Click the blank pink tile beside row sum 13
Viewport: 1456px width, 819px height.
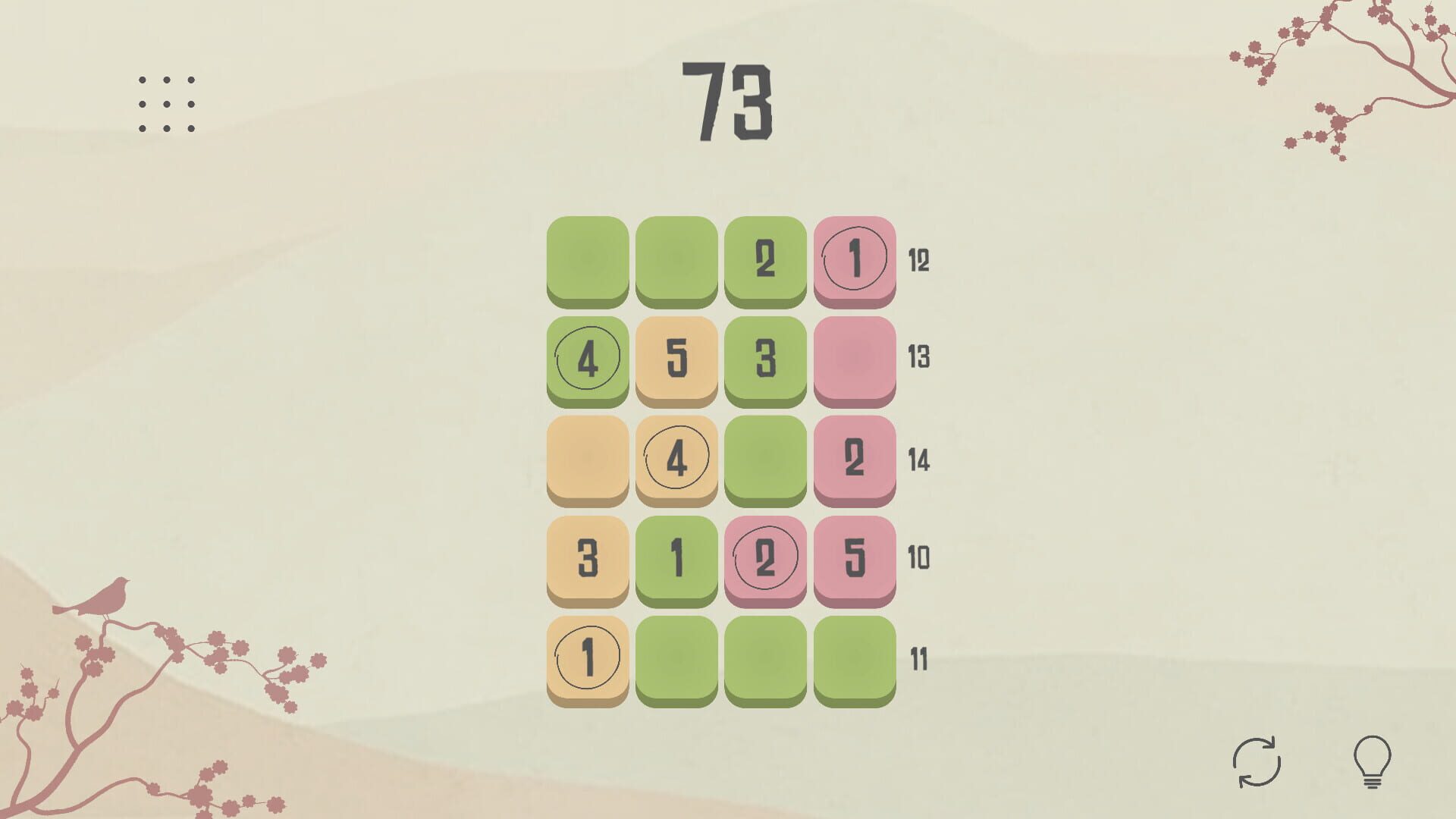click(x=855, y=358)
